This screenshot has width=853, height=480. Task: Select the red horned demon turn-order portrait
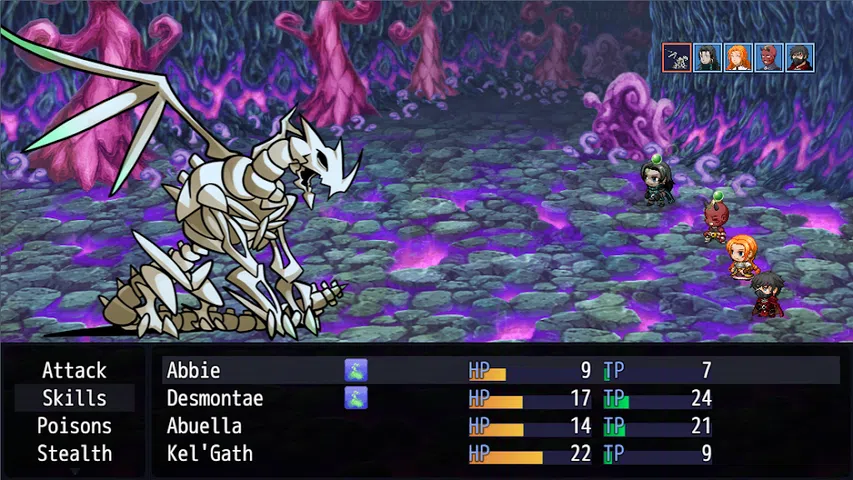(769, 58)
